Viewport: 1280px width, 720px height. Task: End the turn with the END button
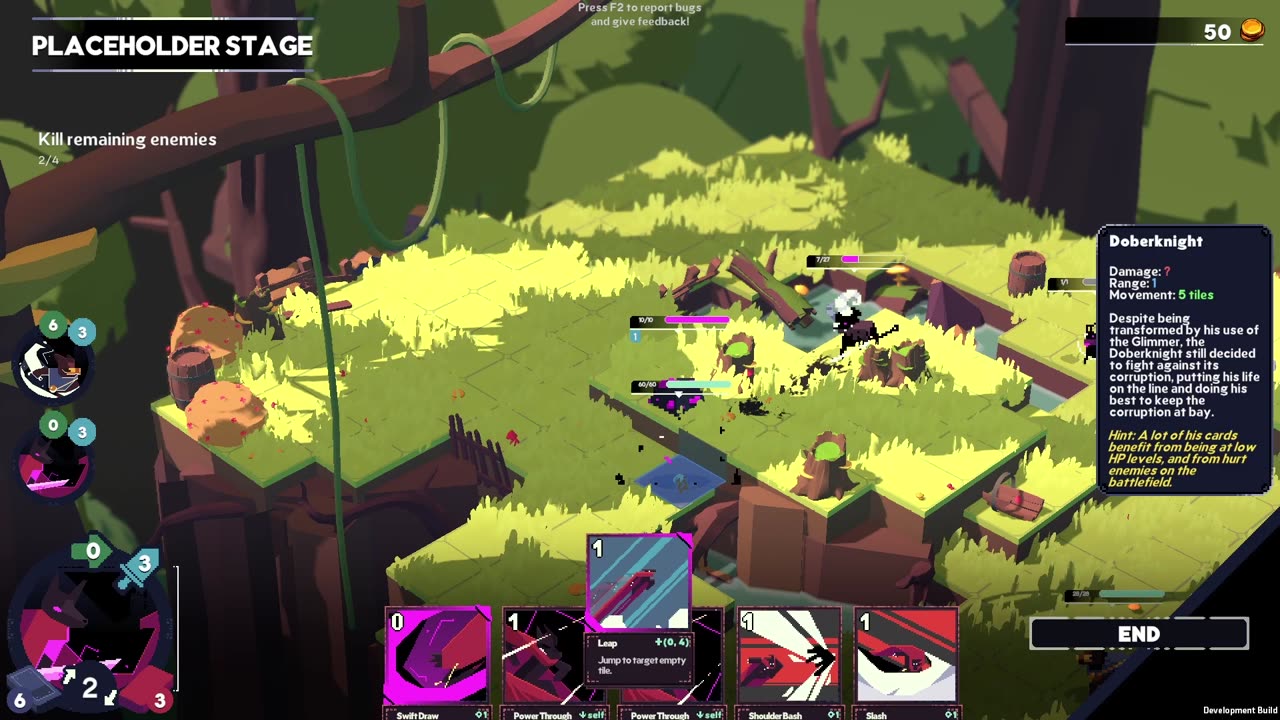tap(1139, 634)
